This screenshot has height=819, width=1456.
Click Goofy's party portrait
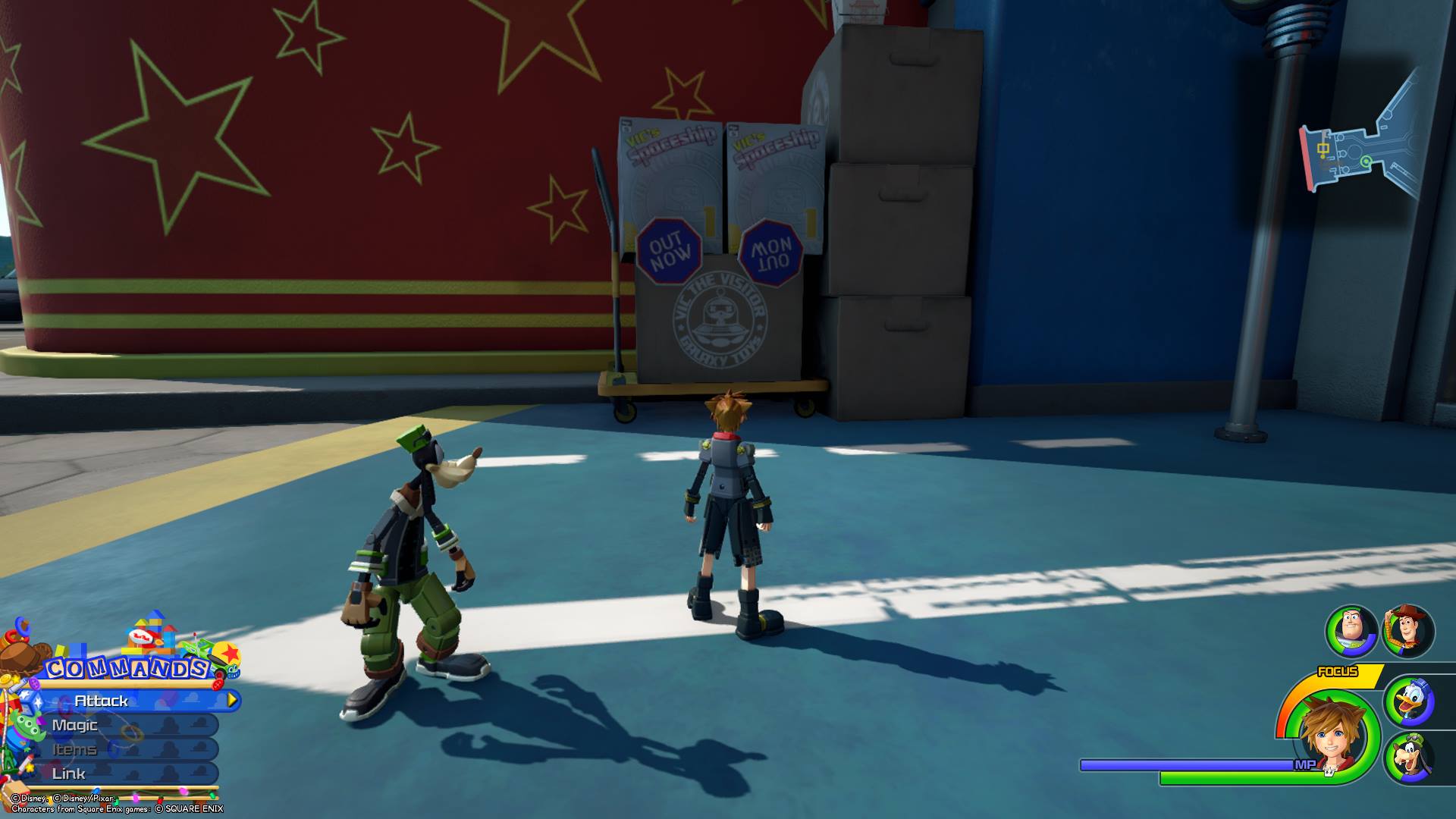point(1409,758)
